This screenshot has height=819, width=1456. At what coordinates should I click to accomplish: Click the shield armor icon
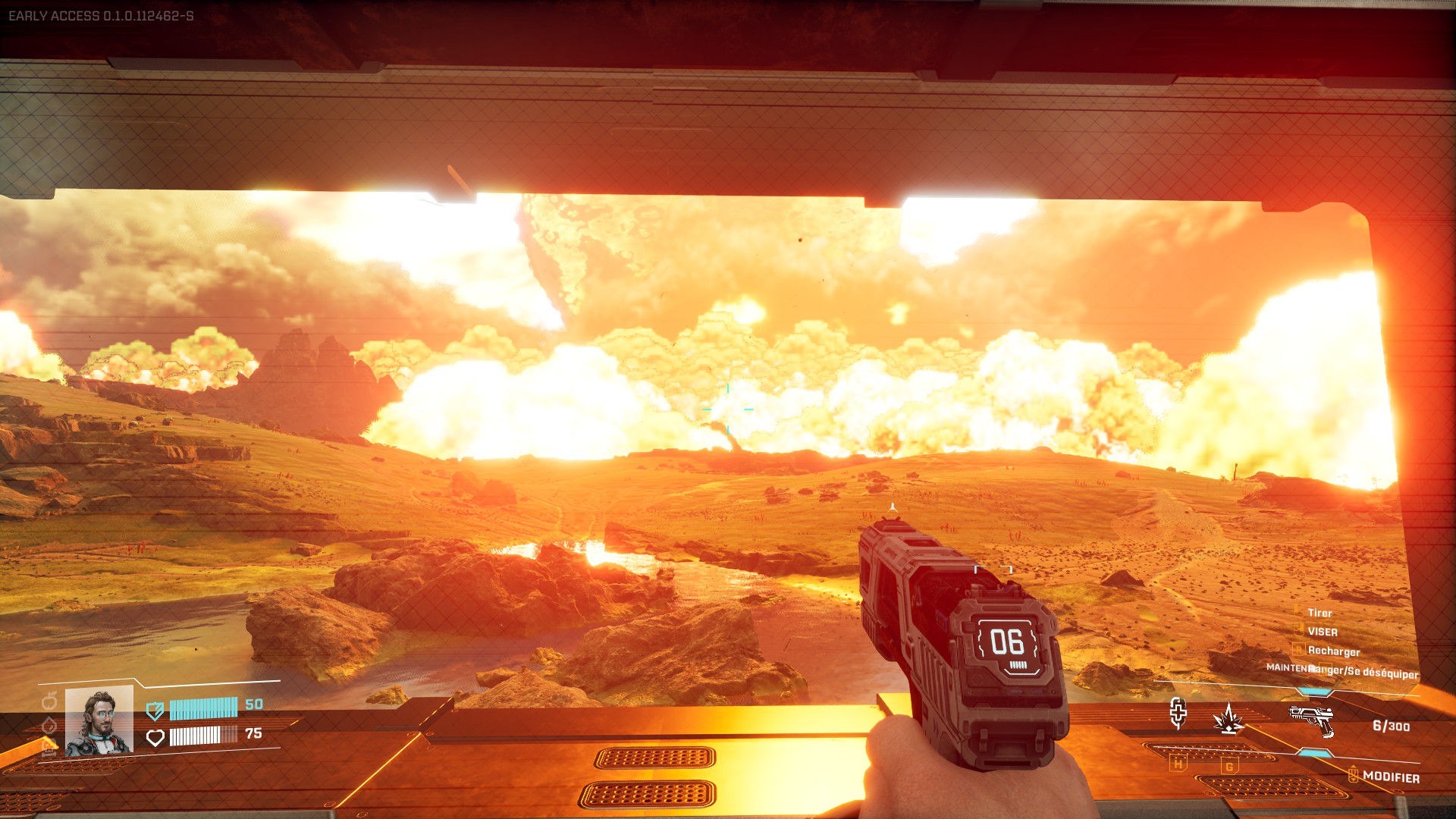coord(155,711)
